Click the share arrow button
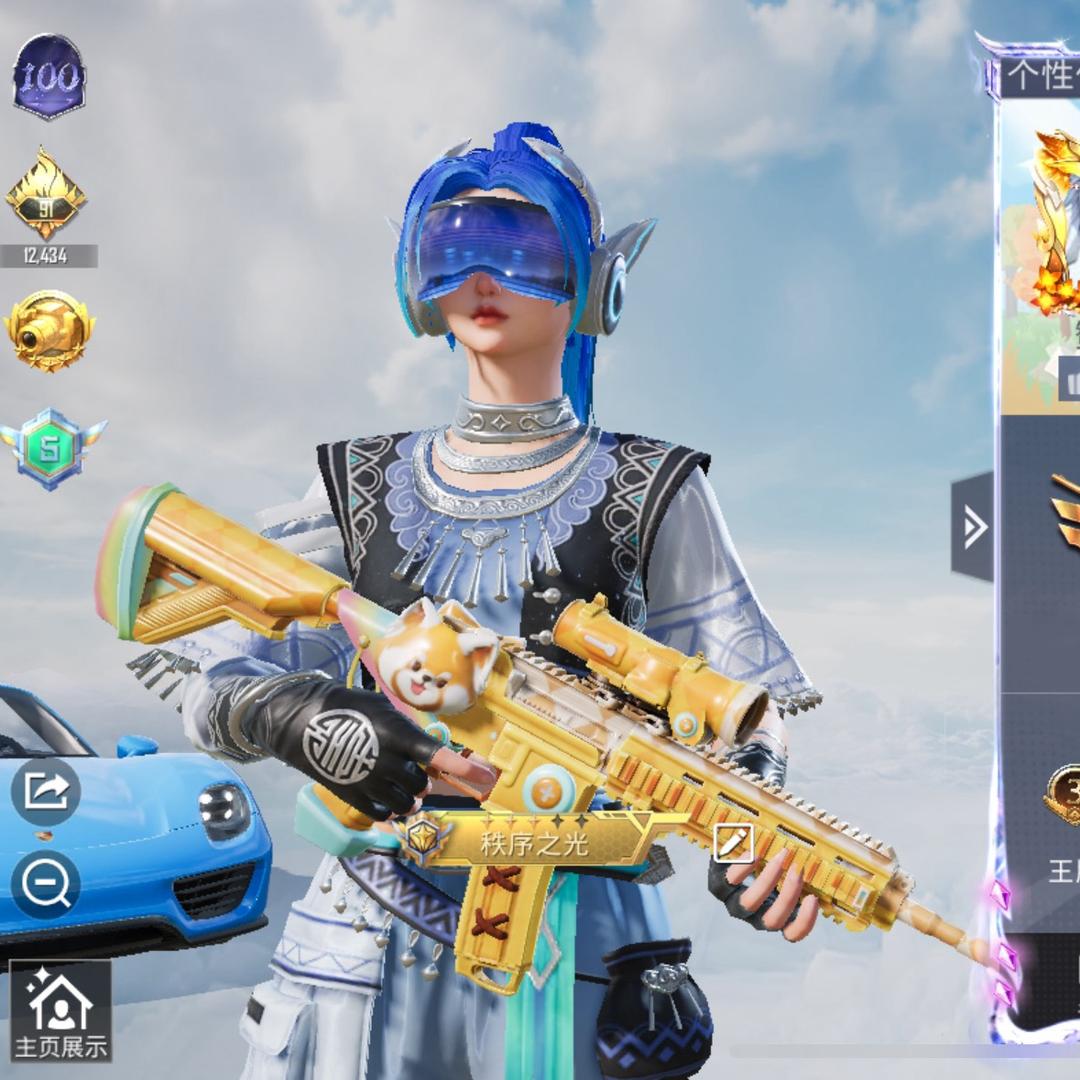This screenshot has width=1080, height=1080. pyautogui.click(x=46, y=790)
